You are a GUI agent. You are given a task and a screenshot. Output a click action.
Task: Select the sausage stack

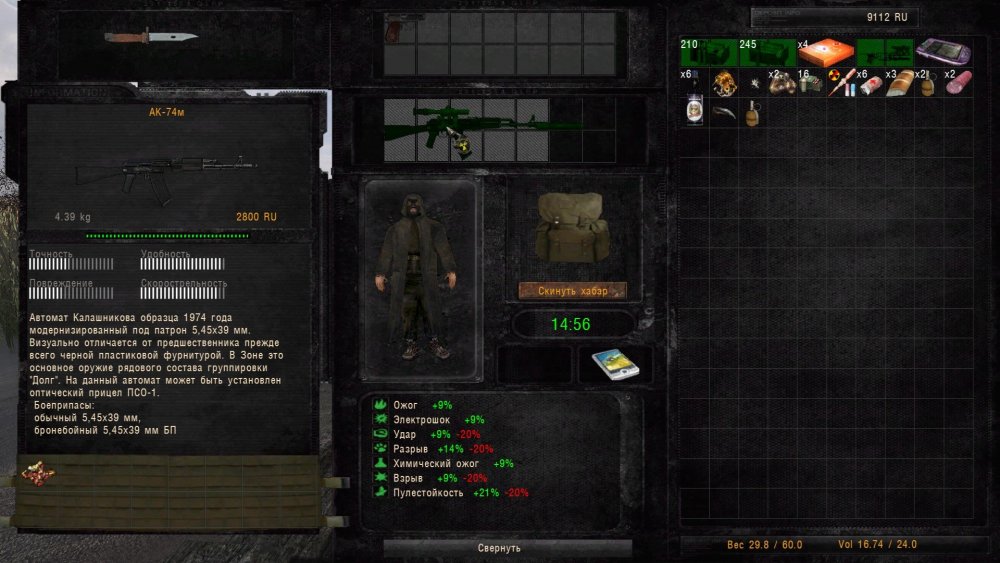[x=957, y=82]
